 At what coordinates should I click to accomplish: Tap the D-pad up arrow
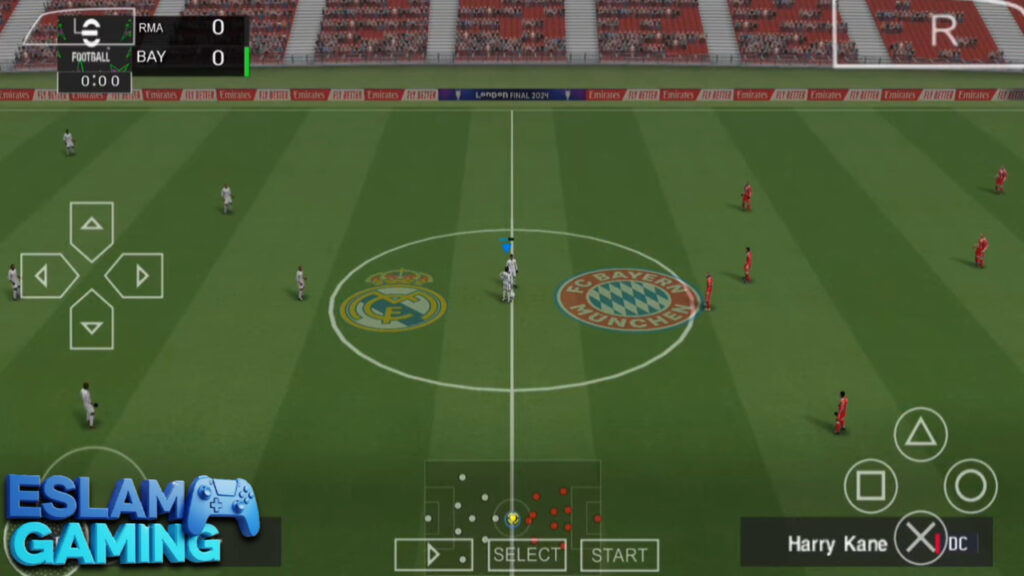(92, 226)
